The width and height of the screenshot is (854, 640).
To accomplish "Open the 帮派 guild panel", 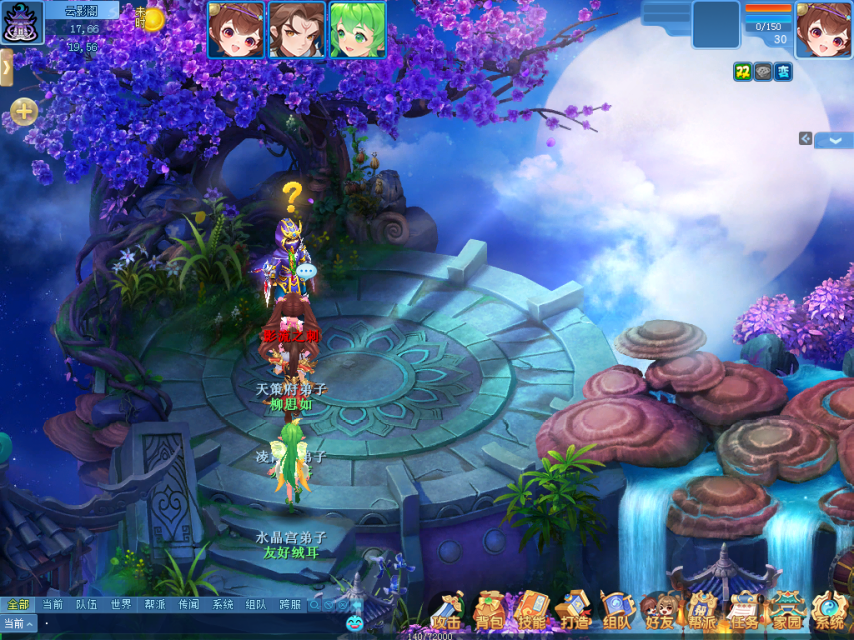I will [x=702, y=610].
